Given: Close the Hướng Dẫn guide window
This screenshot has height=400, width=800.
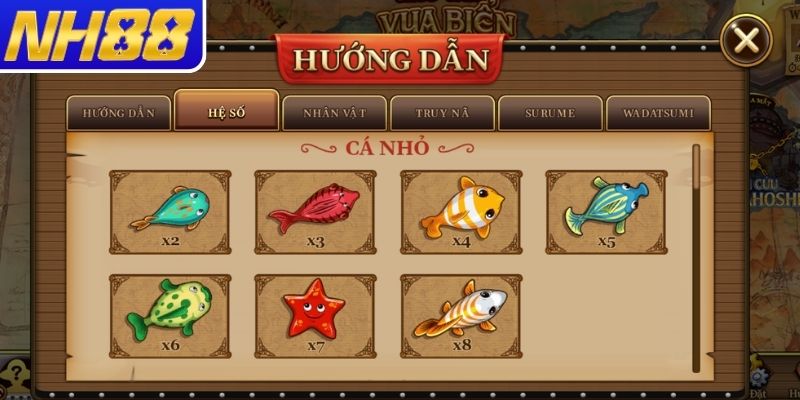Looking at the screenshot, I should pyautogui.click(x=745, y=40).
